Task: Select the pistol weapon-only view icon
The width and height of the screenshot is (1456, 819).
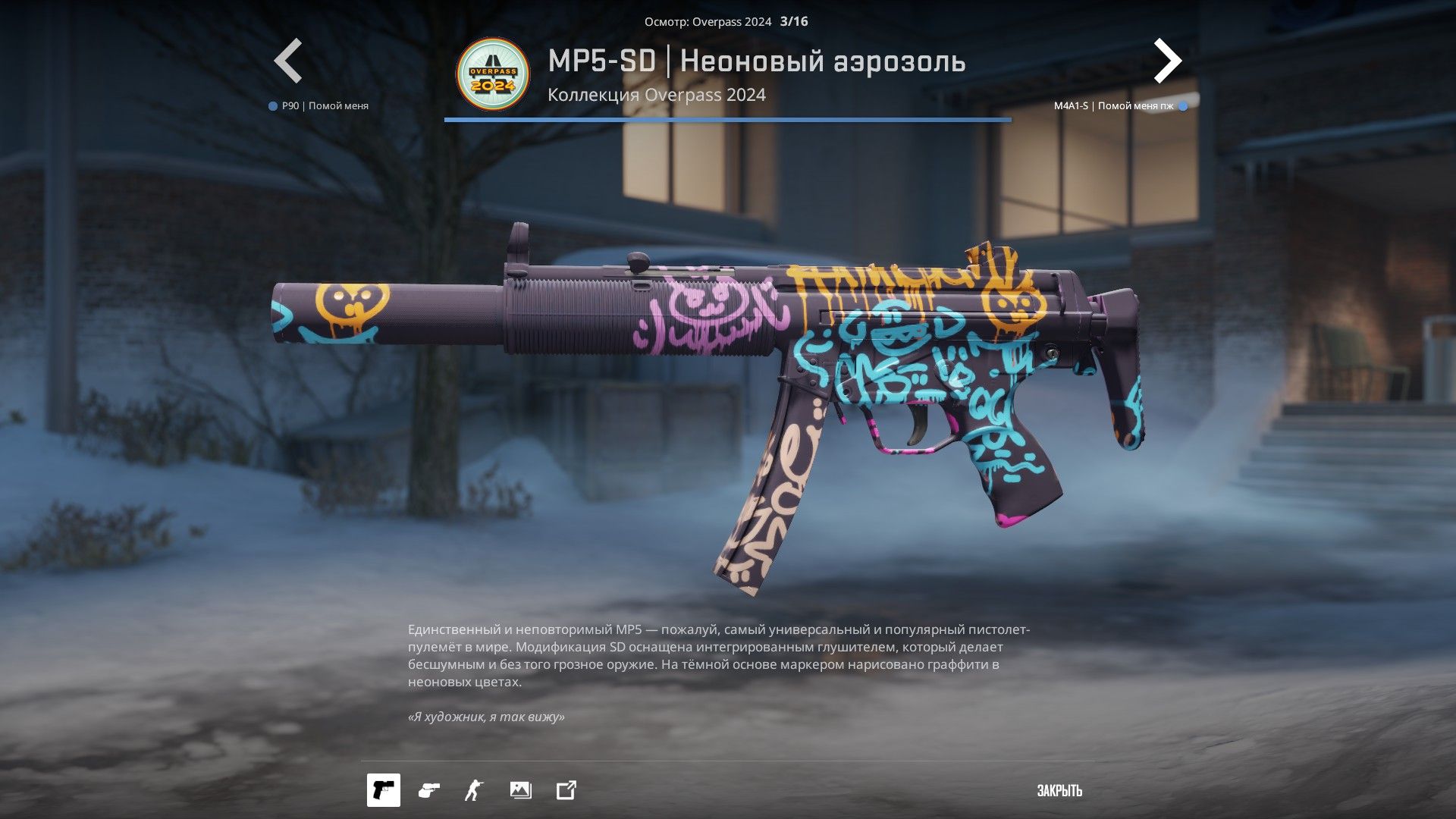Action: [384, 790]
